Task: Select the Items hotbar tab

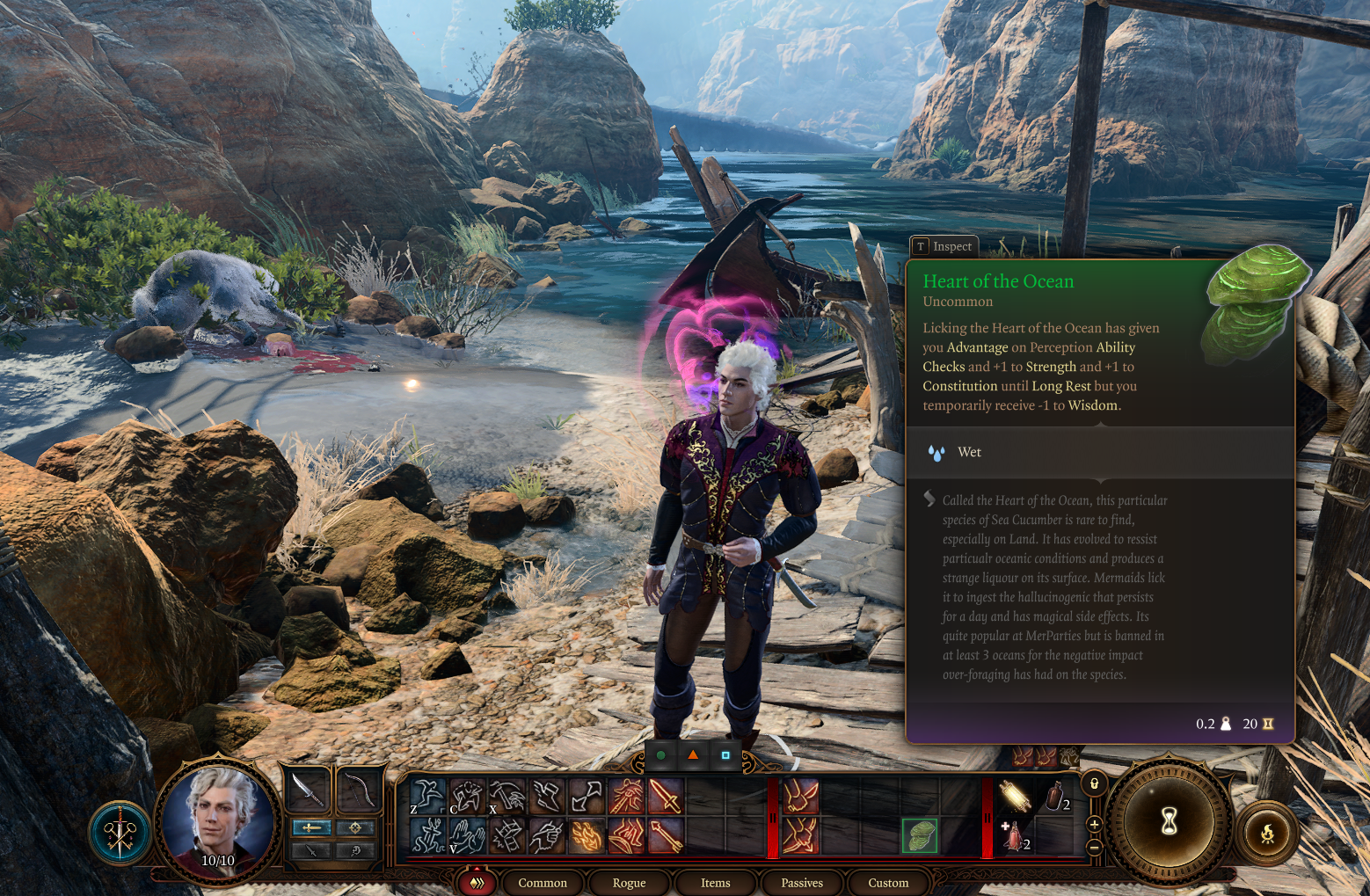Action: [715, 883]
